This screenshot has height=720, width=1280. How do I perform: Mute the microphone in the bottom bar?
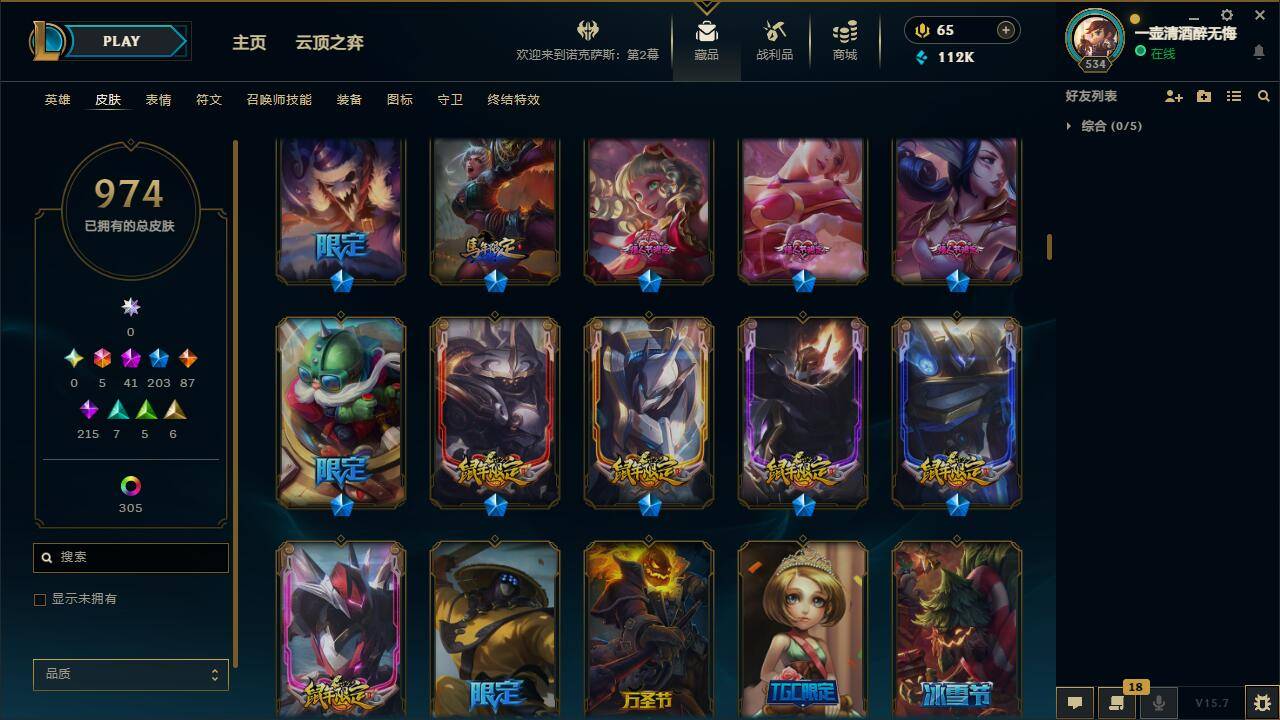tap(1159, 700)
